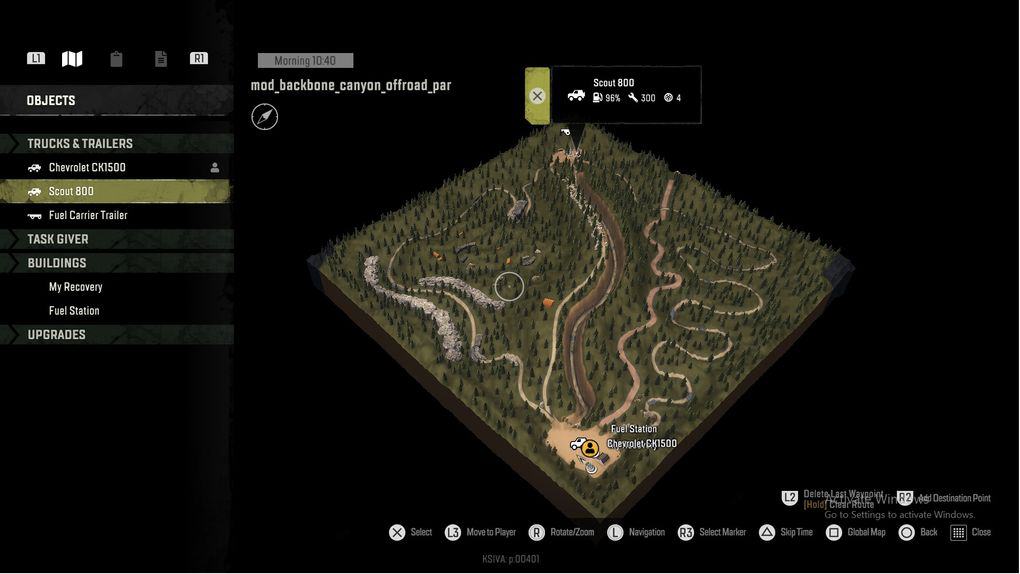The width and height of the screenshot is (1020, 574).
Task: Select the Fuel Carrier Trailer entry
Action: tap(88, 215)
